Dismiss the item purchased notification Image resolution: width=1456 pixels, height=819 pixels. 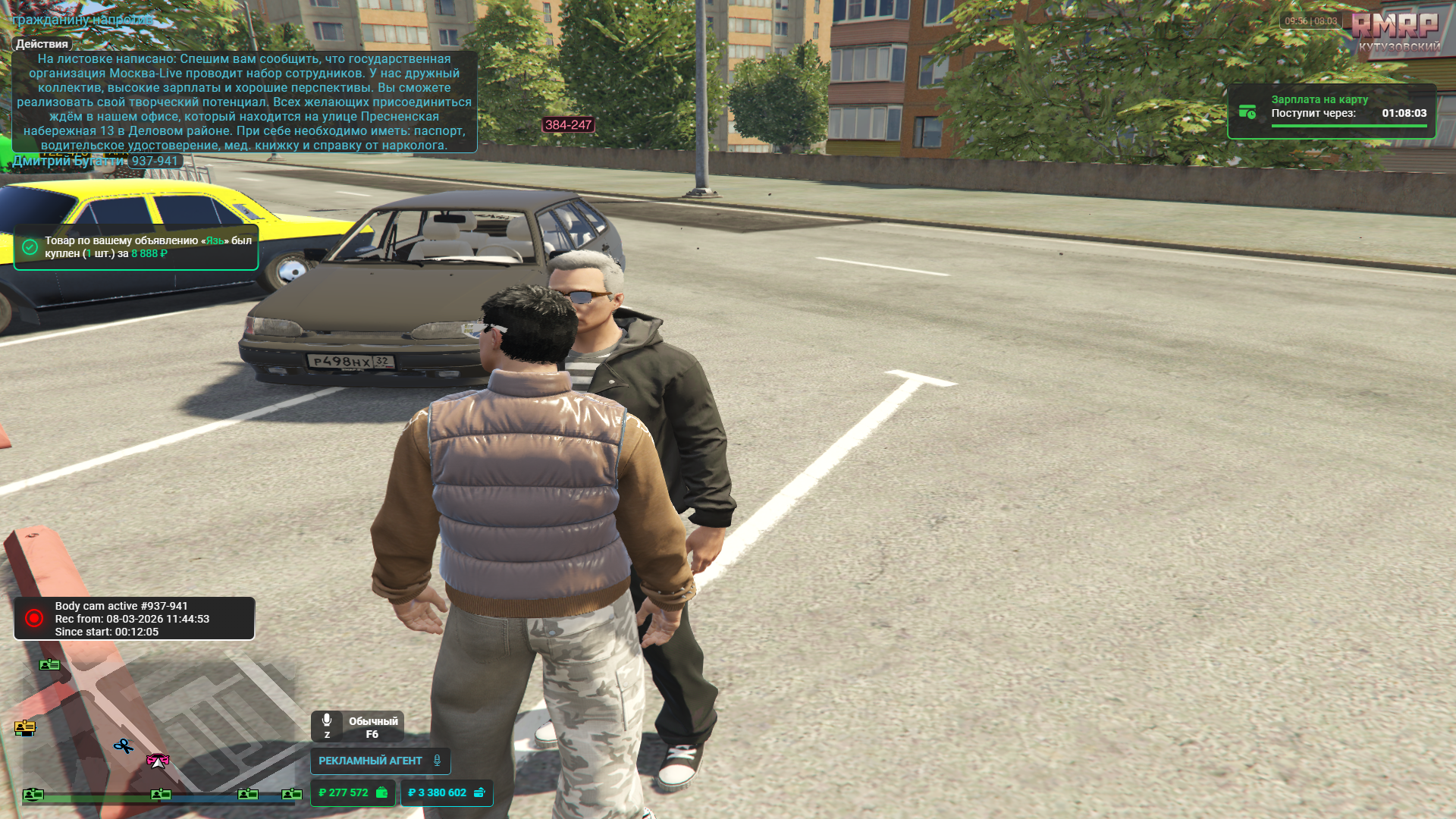136,247
